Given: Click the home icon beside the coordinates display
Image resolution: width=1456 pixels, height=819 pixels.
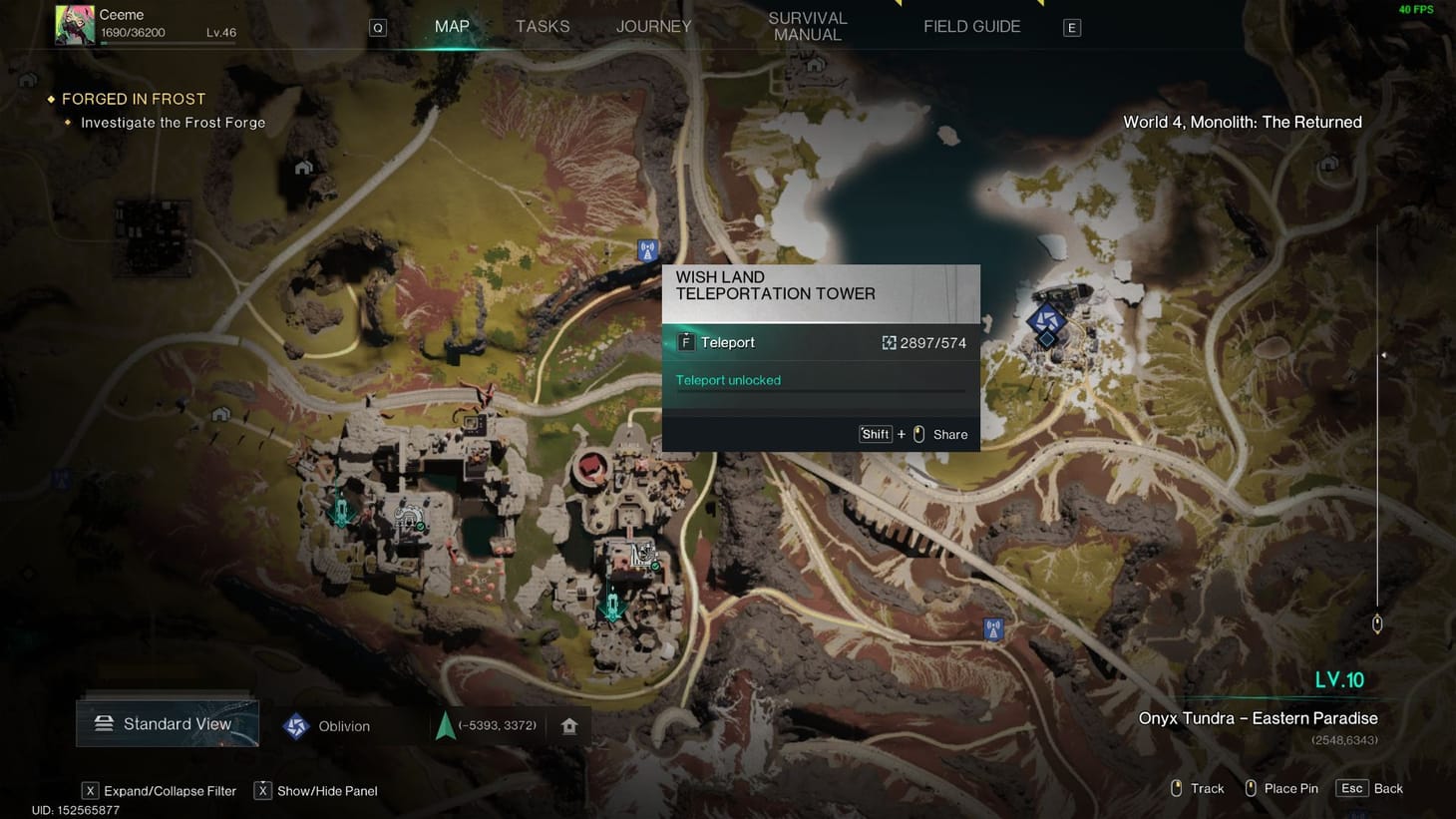Looking at the screenshot, I should [568, 725].
